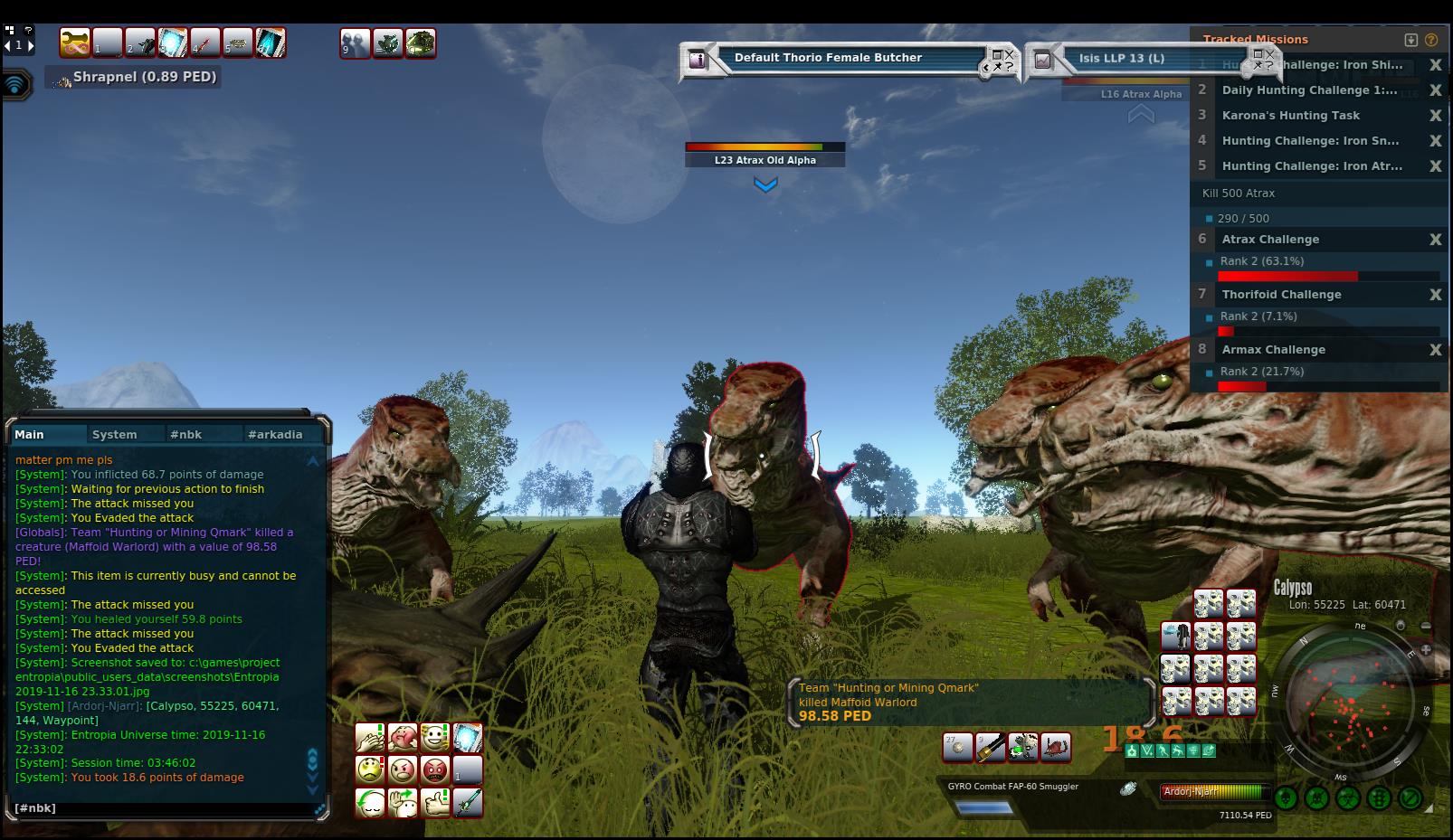Image resolution: width=1453 pixels, height=840 pixels.
Task: Zoom out the radar with minus button
Action: point(1426,626)
